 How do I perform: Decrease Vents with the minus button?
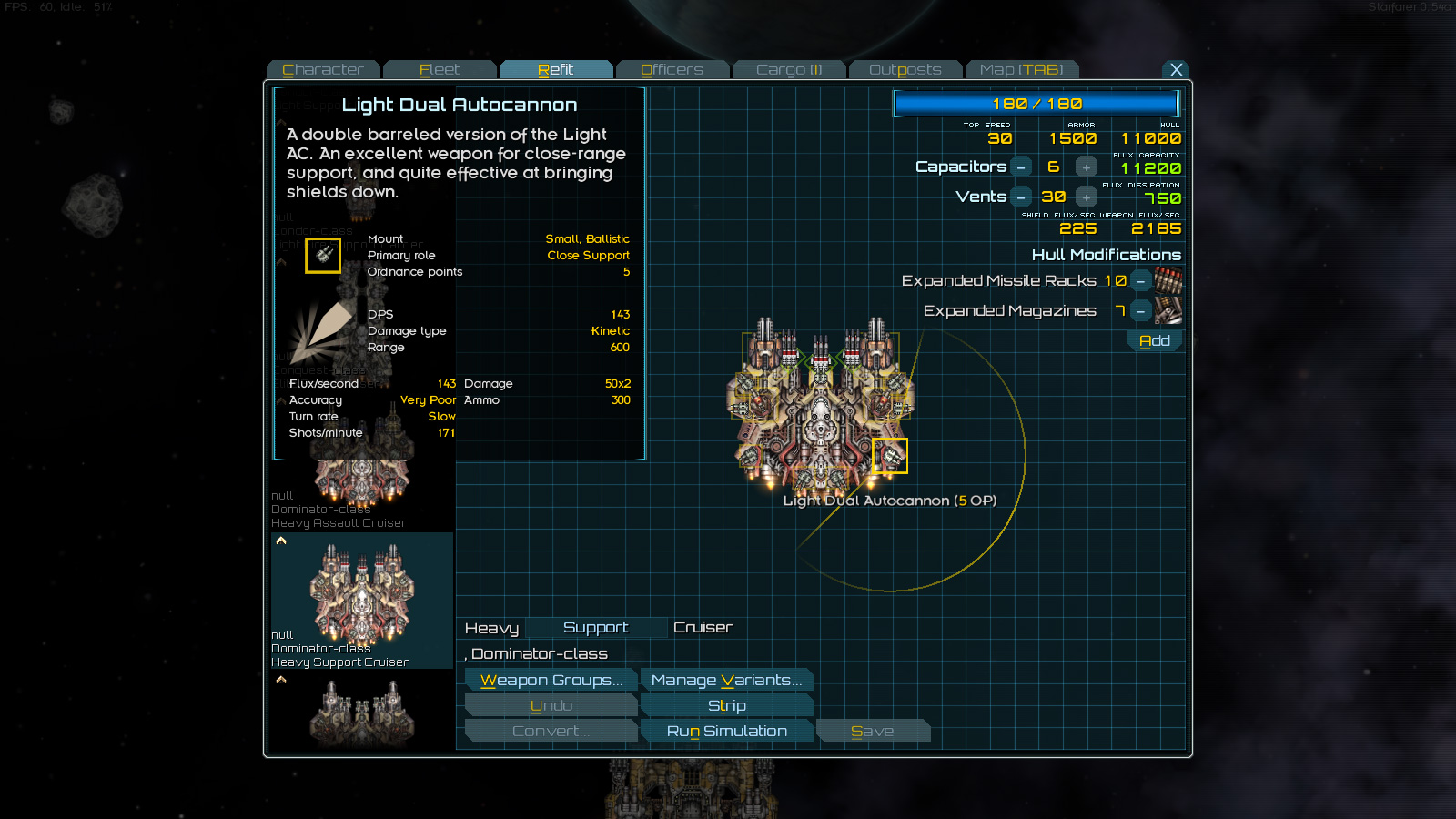[x=1021, y=197]
